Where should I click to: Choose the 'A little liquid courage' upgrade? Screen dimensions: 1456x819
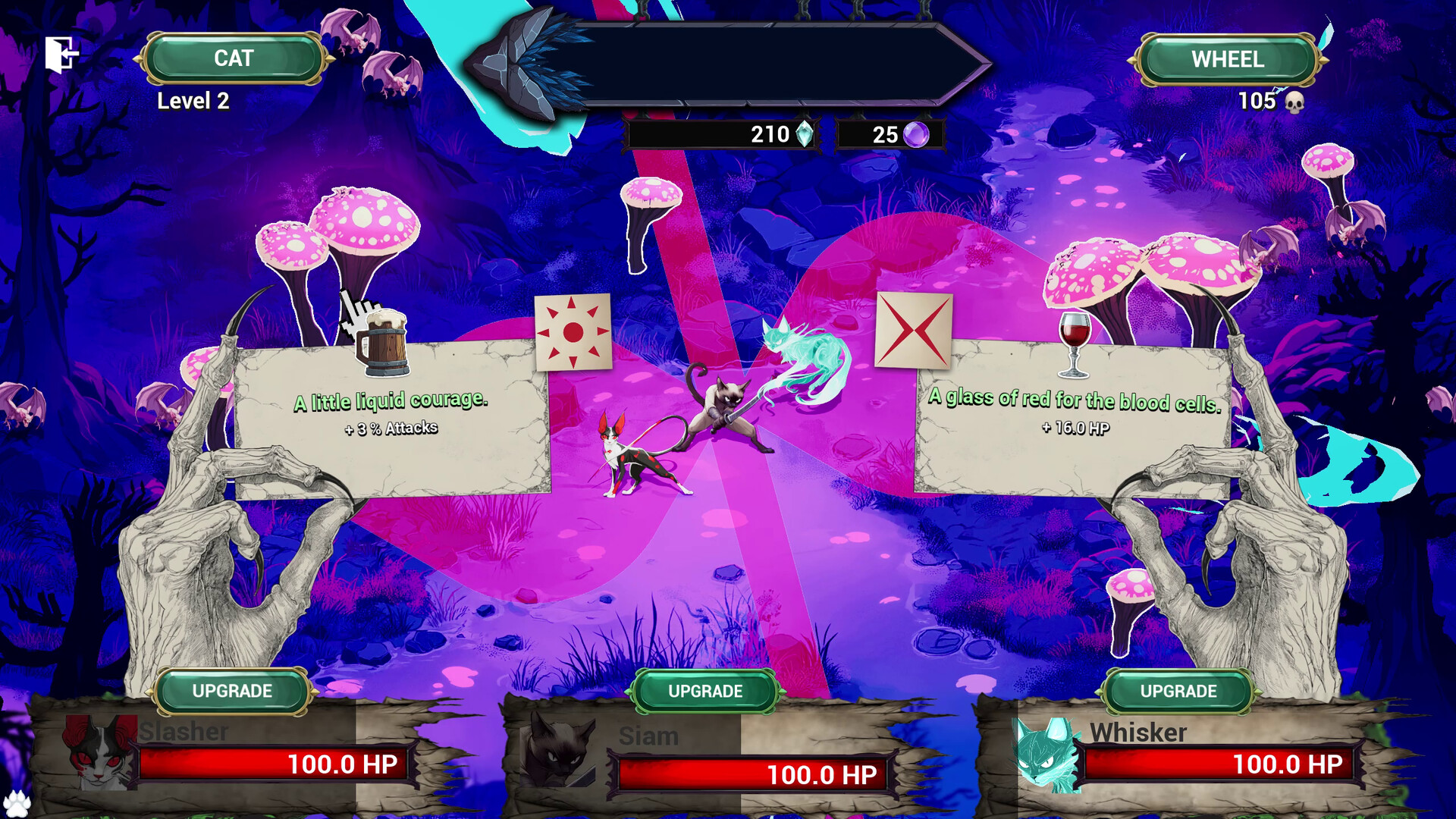pyautogui.click(x=392, y=413)
